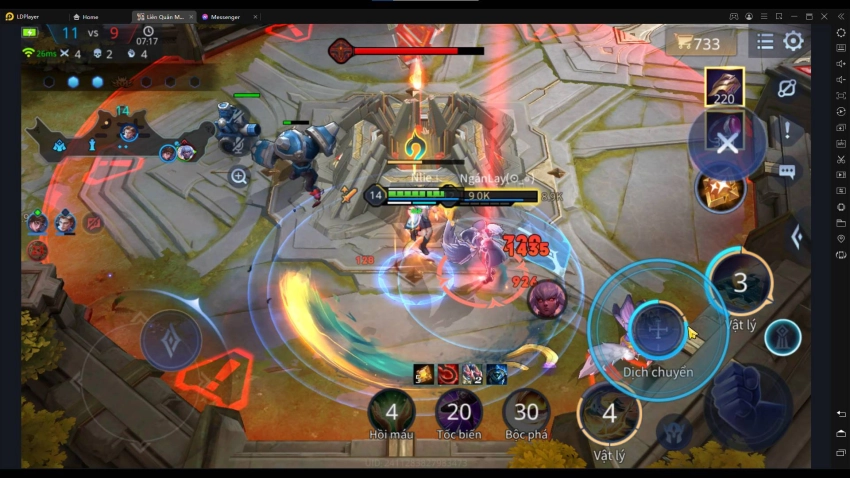Show the scoreboard list
The height and width of the screenshot is (478, 850).
tap(765, 42)
